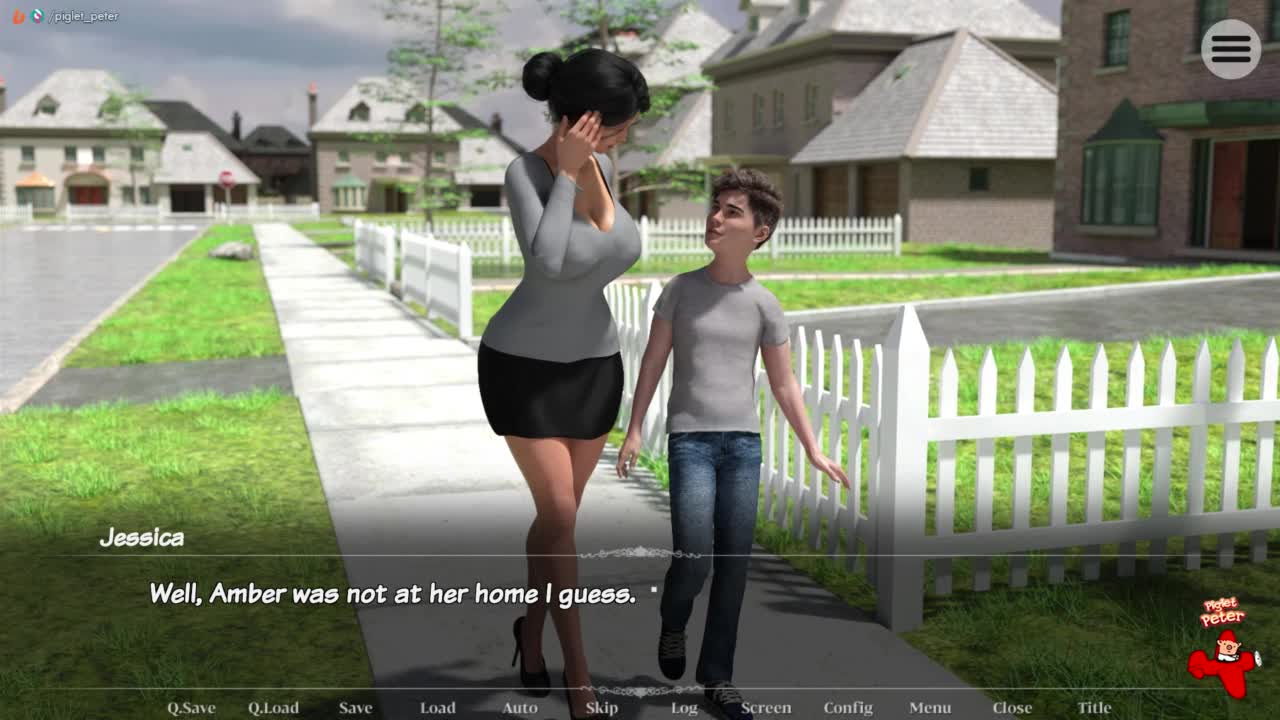The image size is (1280, 720).
Task: Open the hamburger menu icon
Action: pos(1231,49)
